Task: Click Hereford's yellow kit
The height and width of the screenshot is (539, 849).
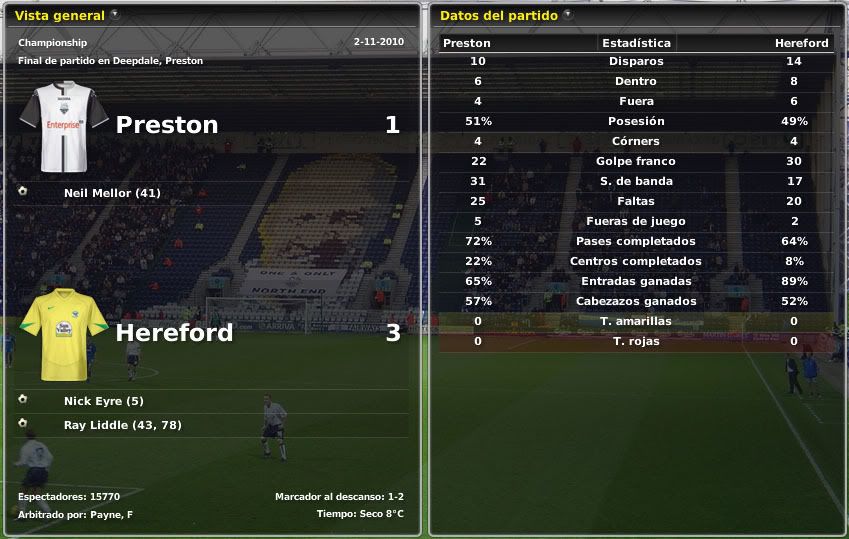Action: [65, 333]
